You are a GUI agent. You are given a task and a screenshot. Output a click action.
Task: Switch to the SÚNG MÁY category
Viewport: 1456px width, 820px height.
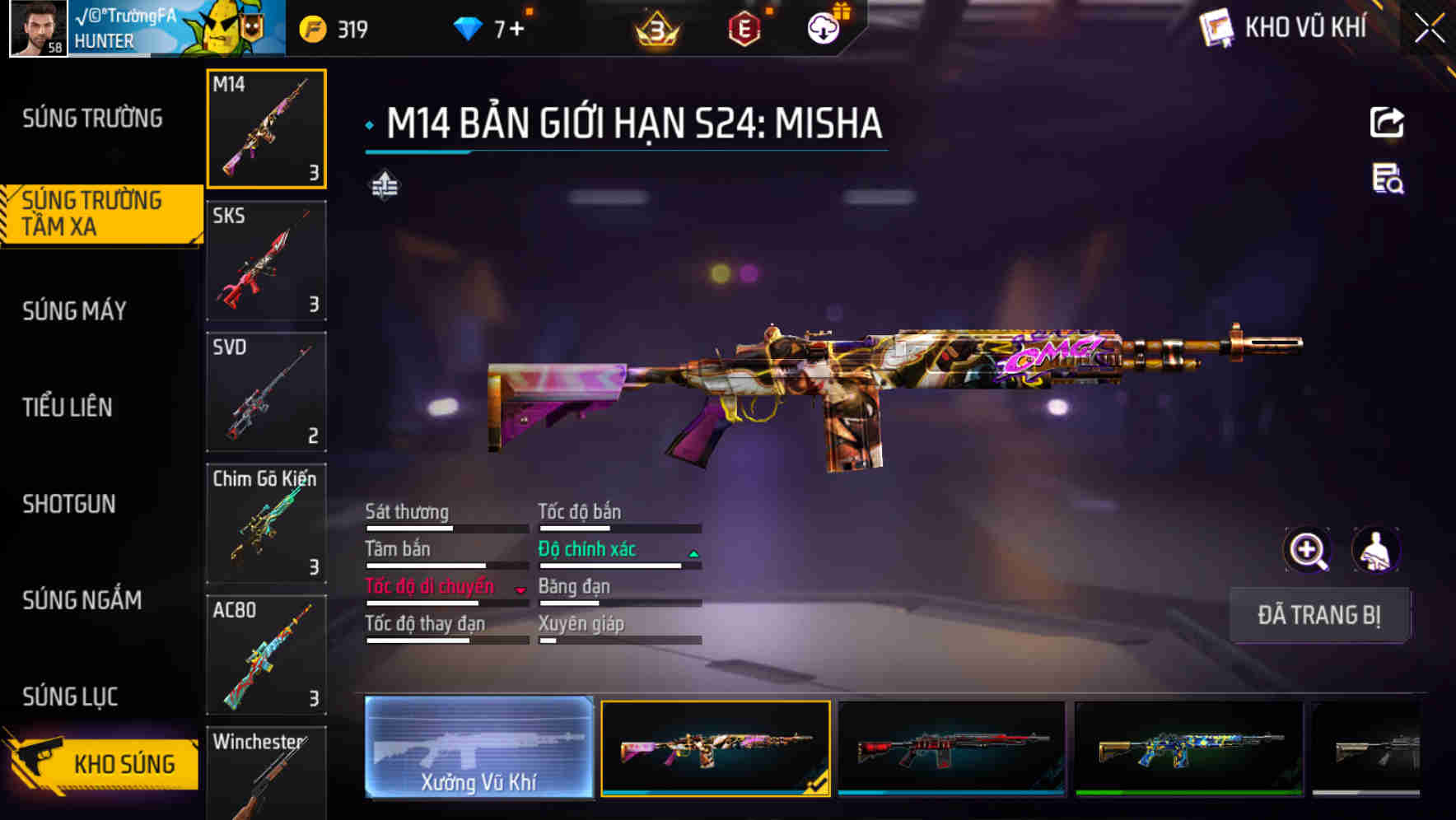coord(74,310)
